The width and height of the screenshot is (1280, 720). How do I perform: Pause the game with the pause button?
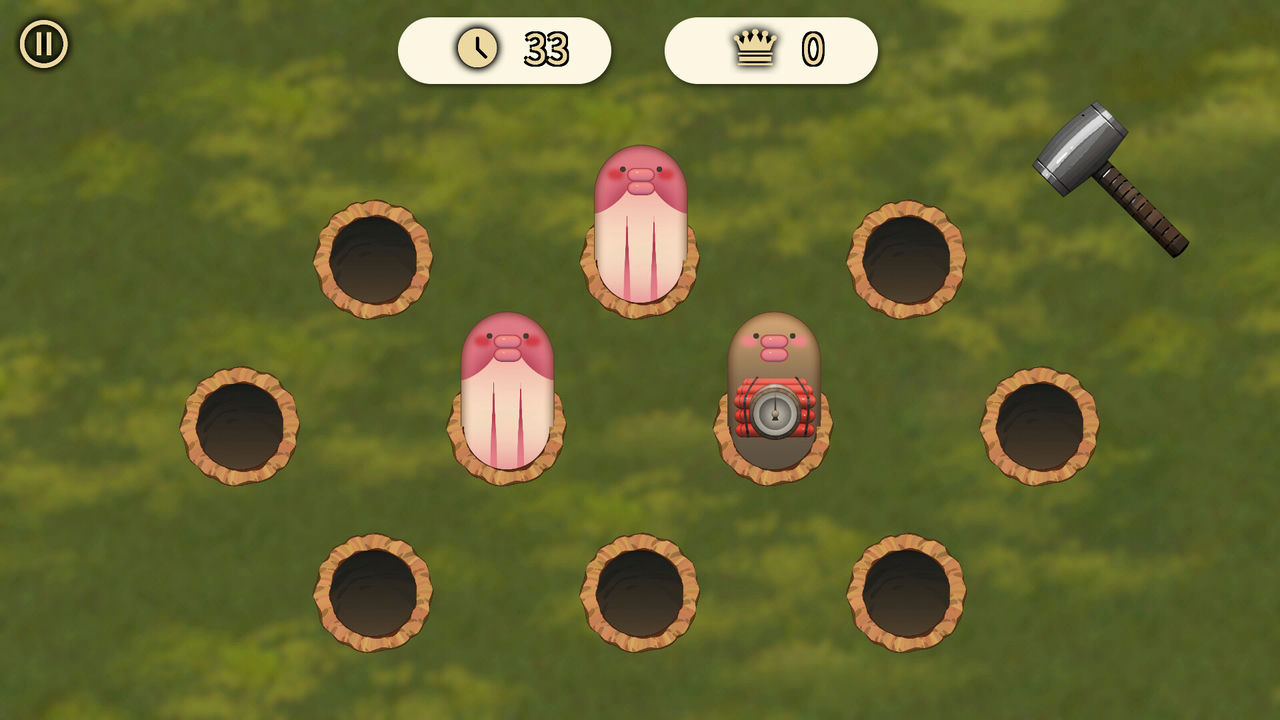coord(44,45)
